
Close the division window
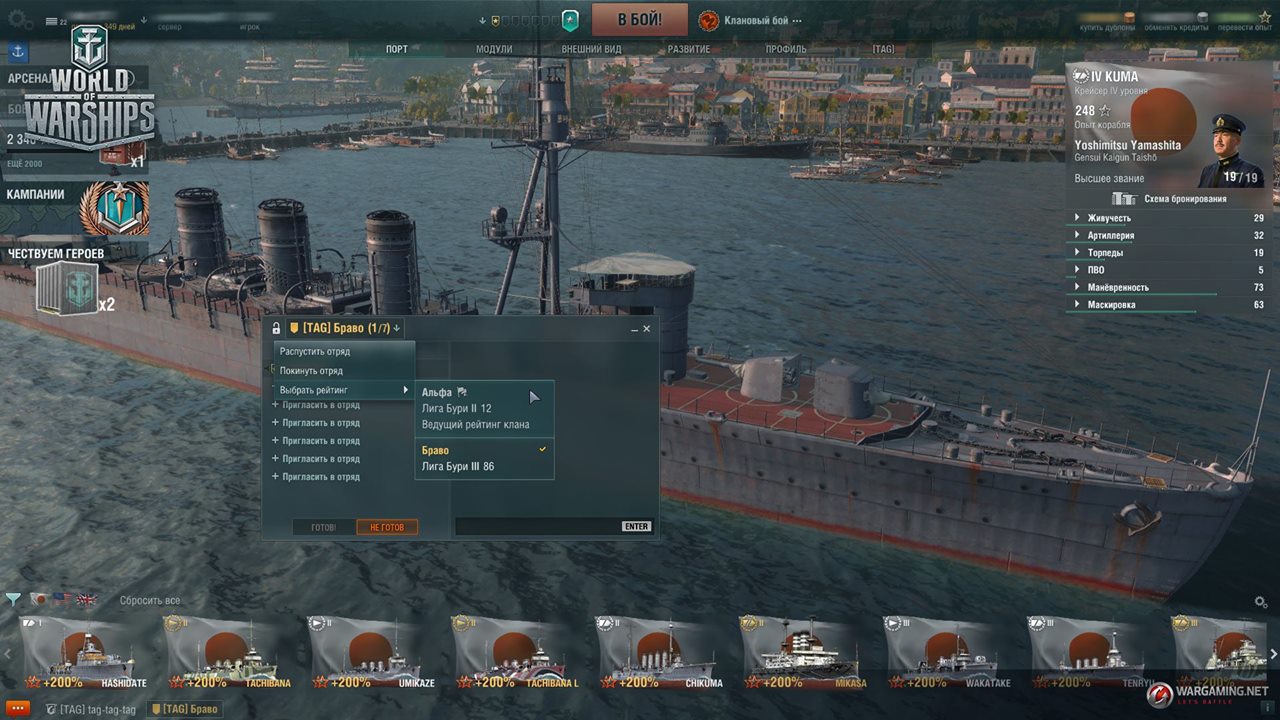point(647,328)
